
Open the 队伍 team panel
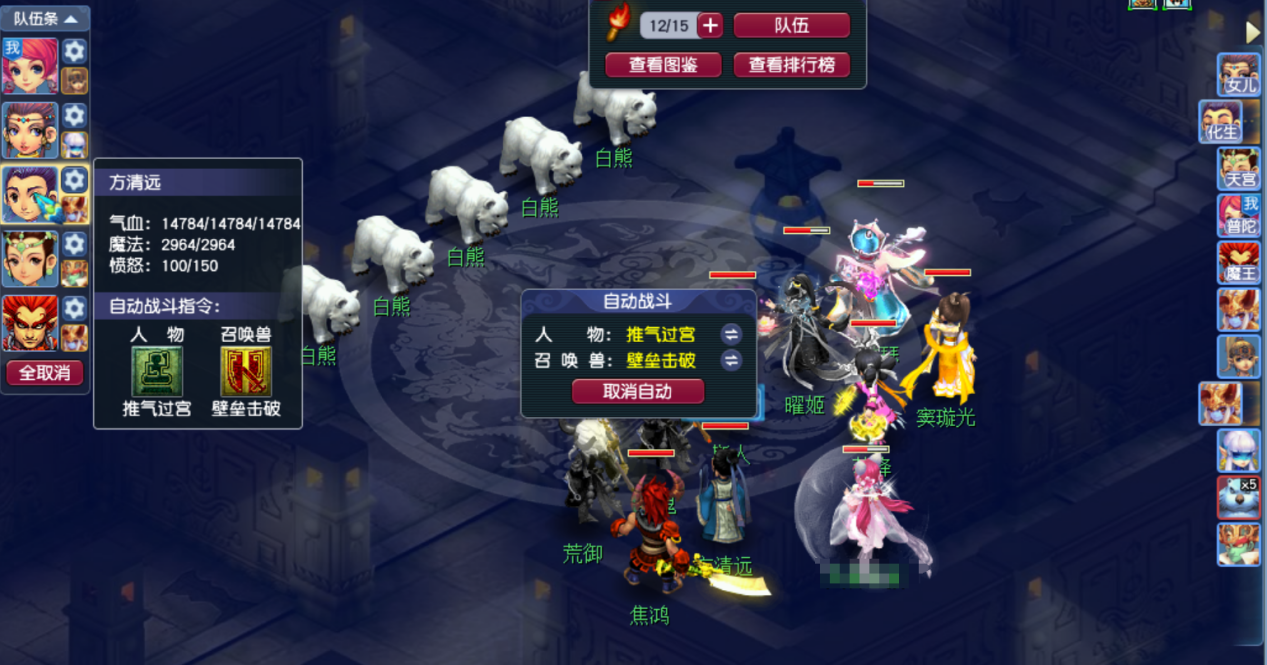pos(791,26)
